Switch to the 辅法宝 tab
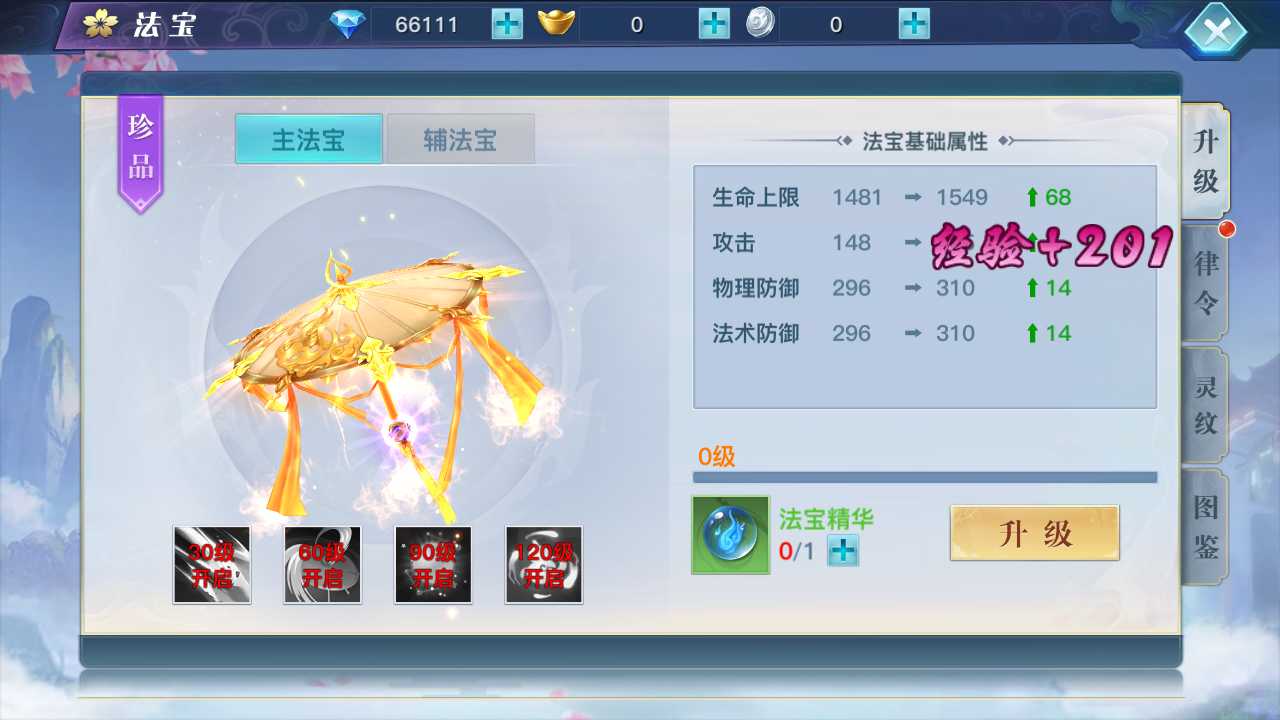This screenshot has height=720, width=1280. coord(461,139)
